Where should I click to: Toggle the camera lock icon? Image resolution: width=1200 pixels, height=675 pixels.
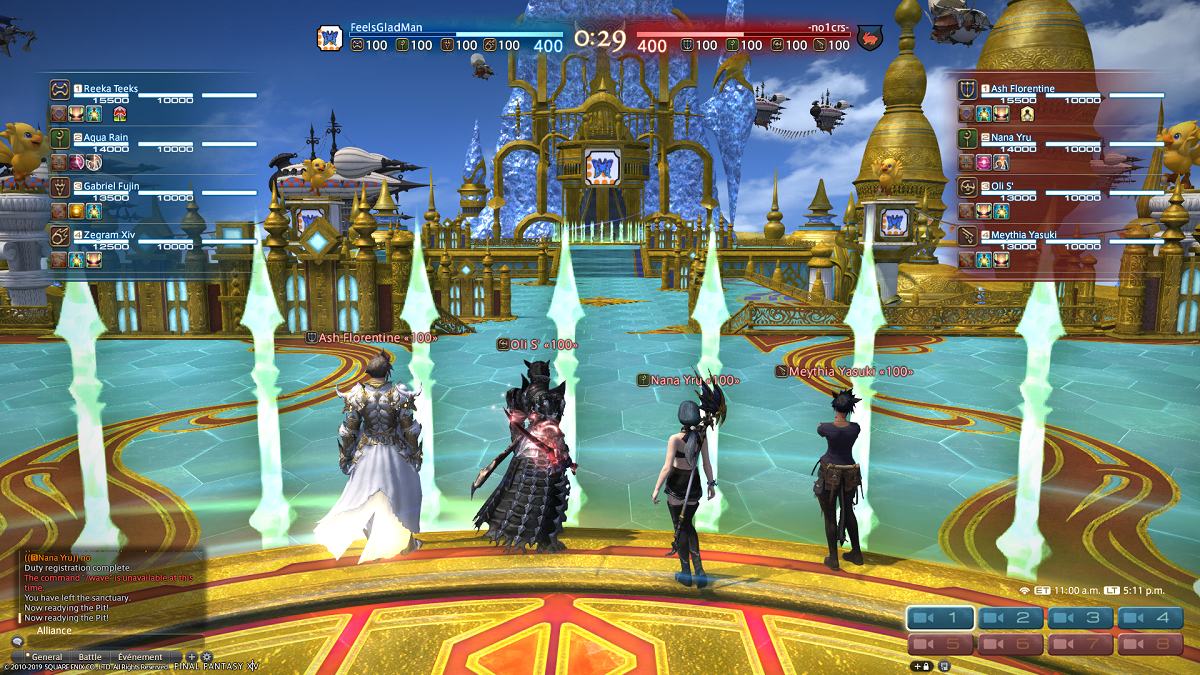click(921, 665)
